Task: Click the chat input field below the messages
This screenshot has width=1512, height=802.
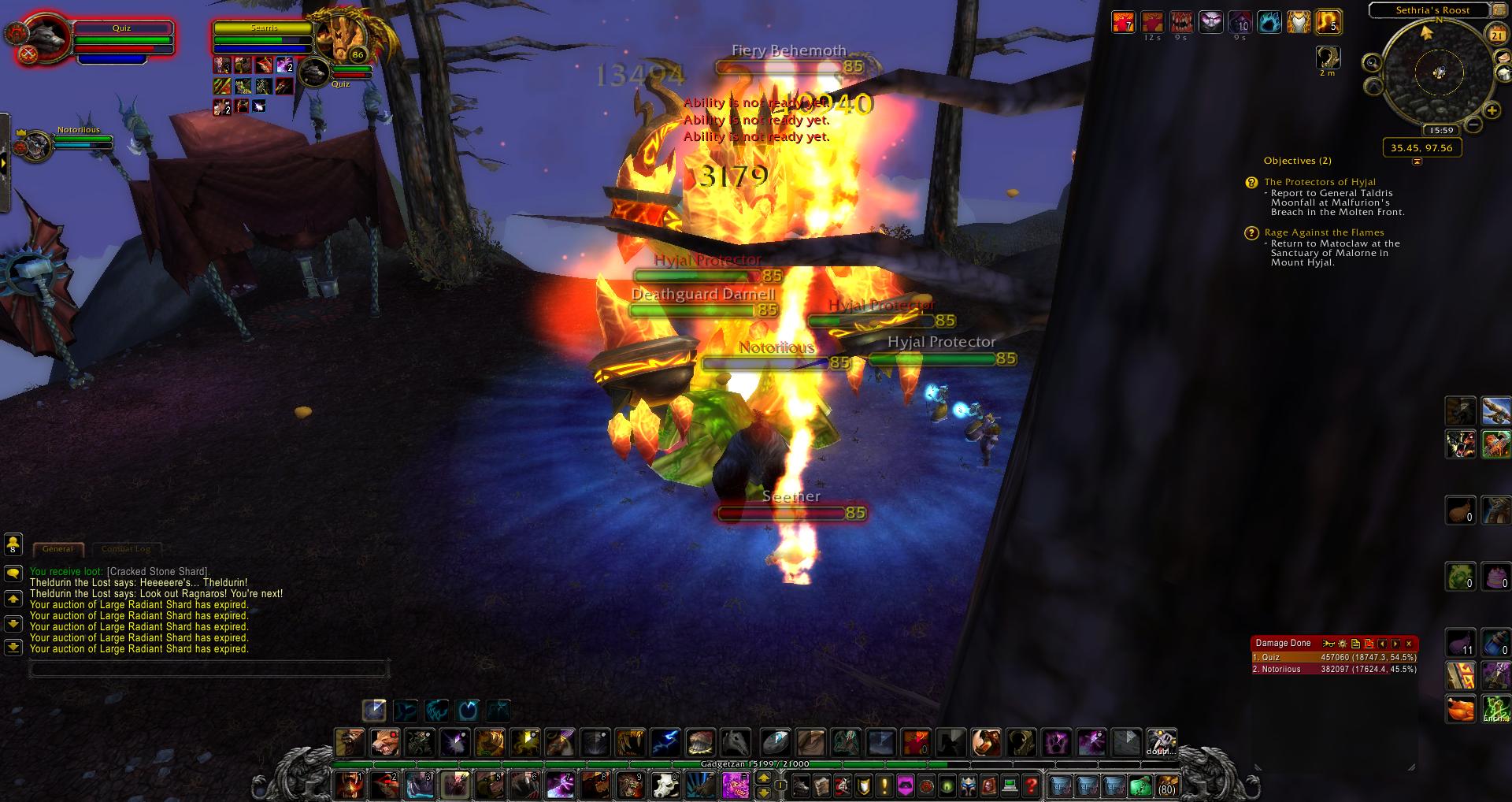Action: pos(209,669)
